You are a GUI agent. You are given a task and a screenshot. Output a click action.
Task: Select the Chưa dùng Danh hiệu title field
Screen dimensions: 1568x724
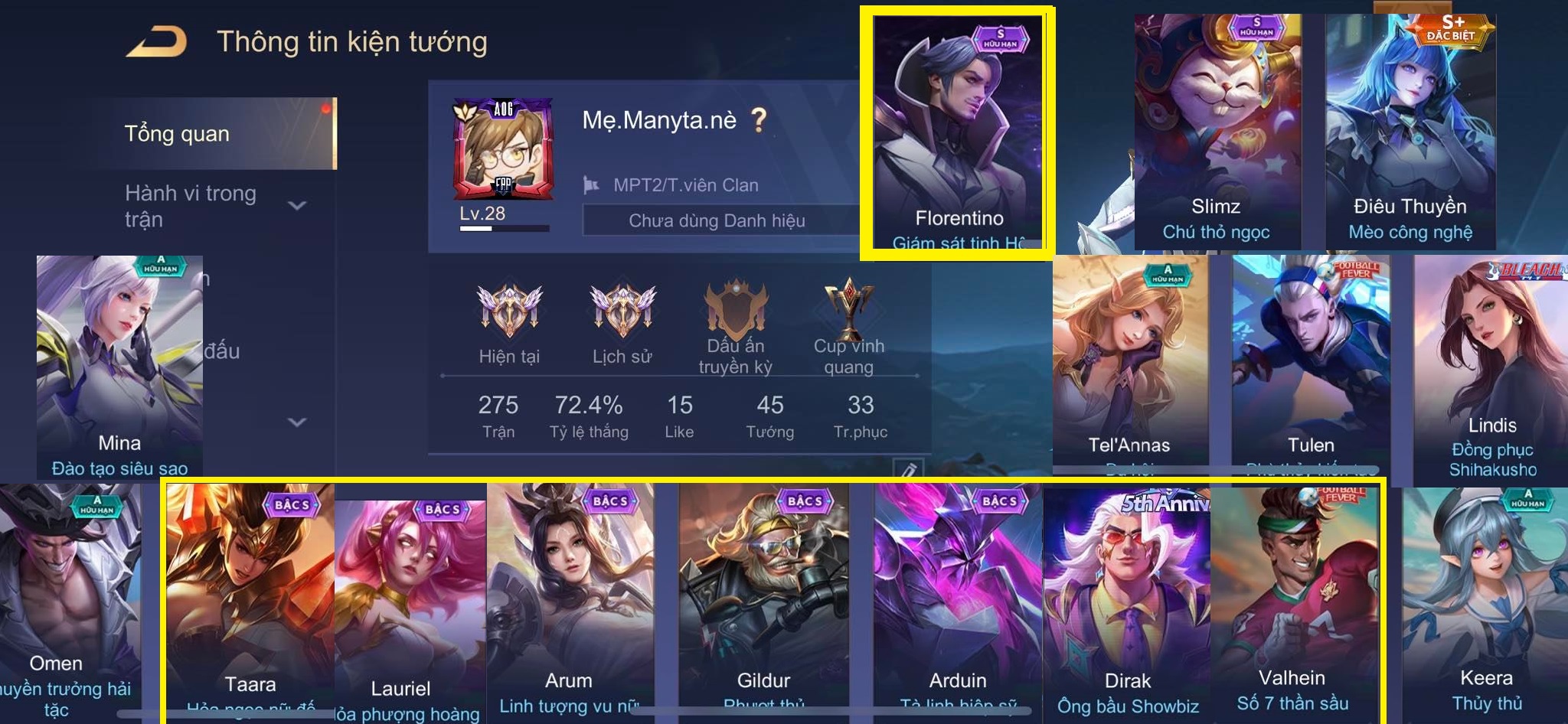[717, 221]
